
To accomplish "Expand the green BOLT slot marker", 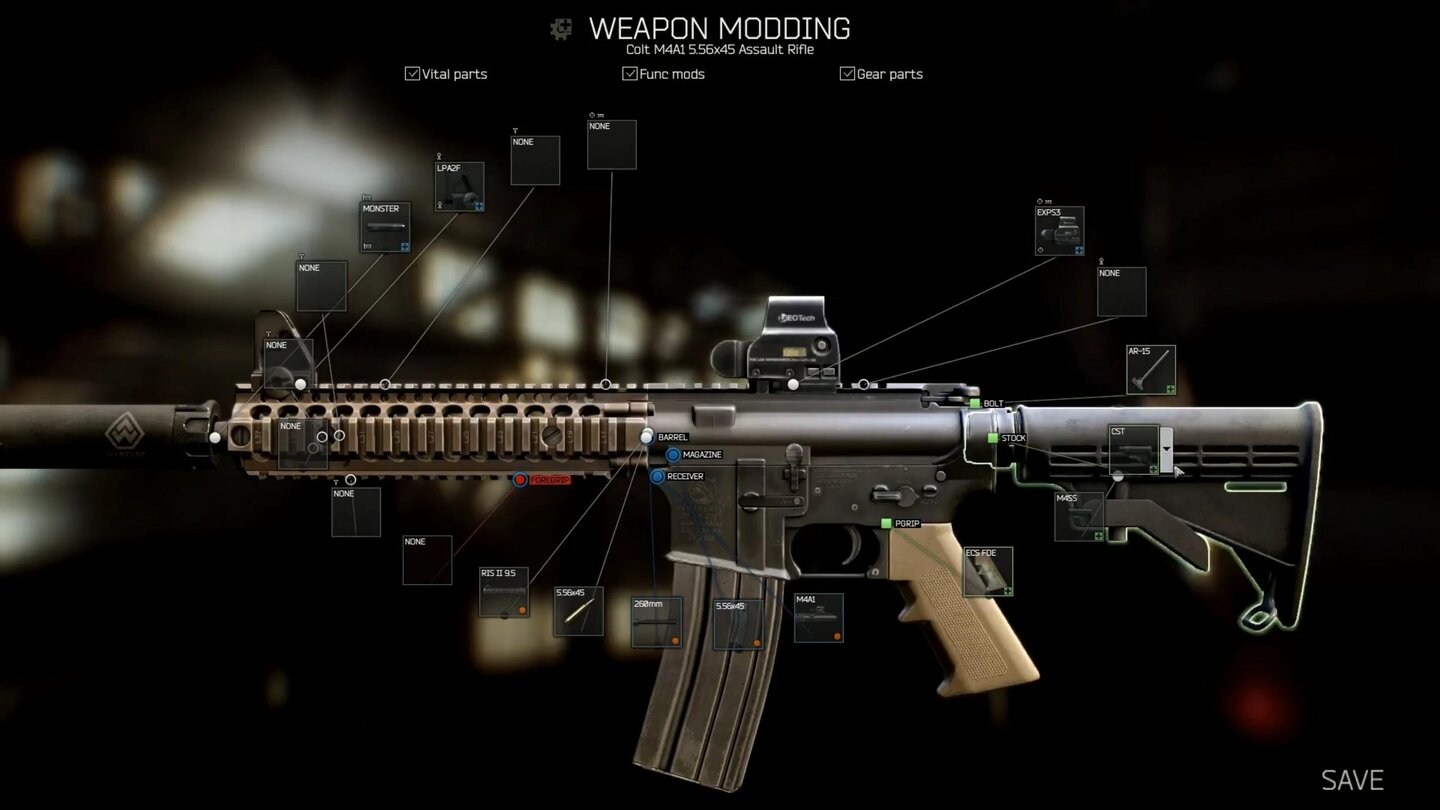I will coord(975,402).
